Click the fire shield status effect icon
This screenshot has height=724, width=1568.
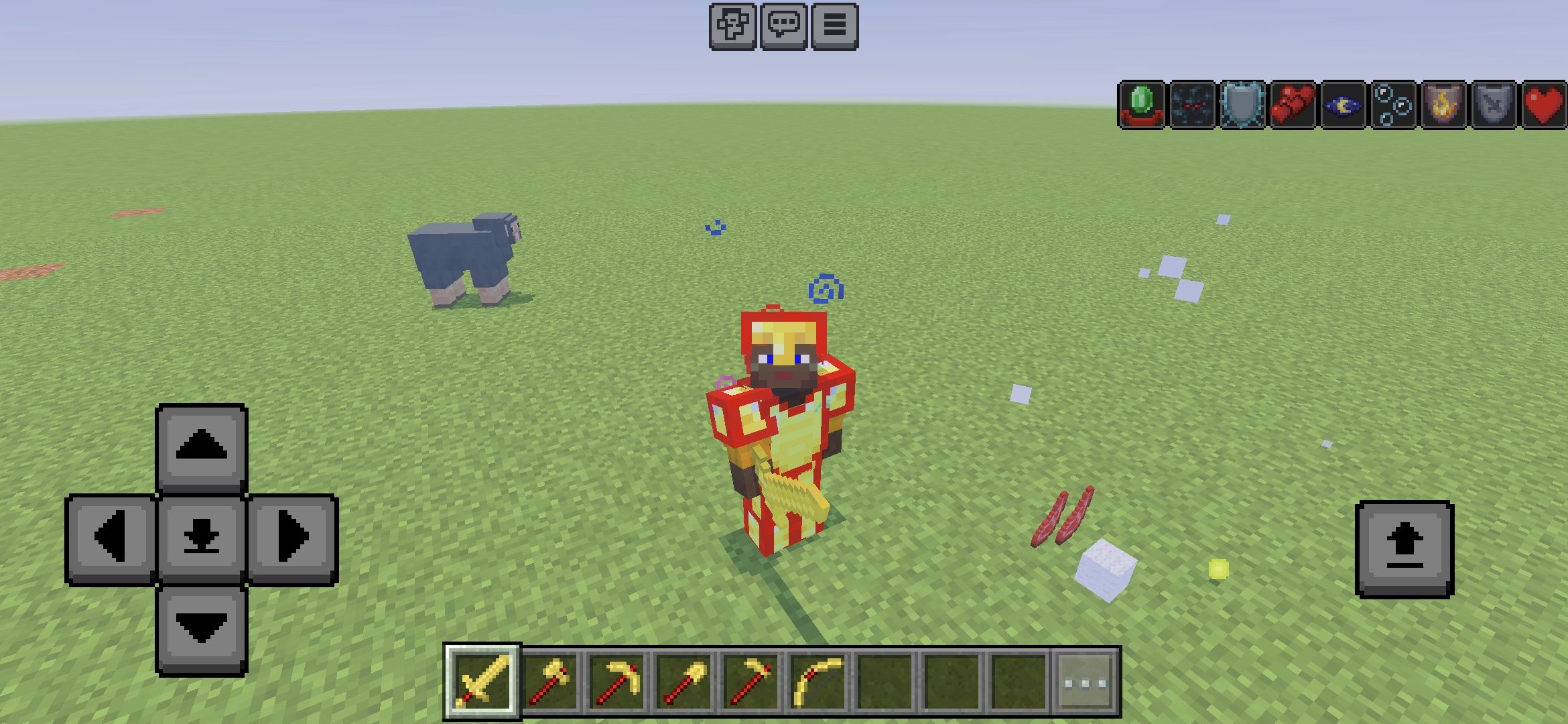click(x=1443, y=105)
